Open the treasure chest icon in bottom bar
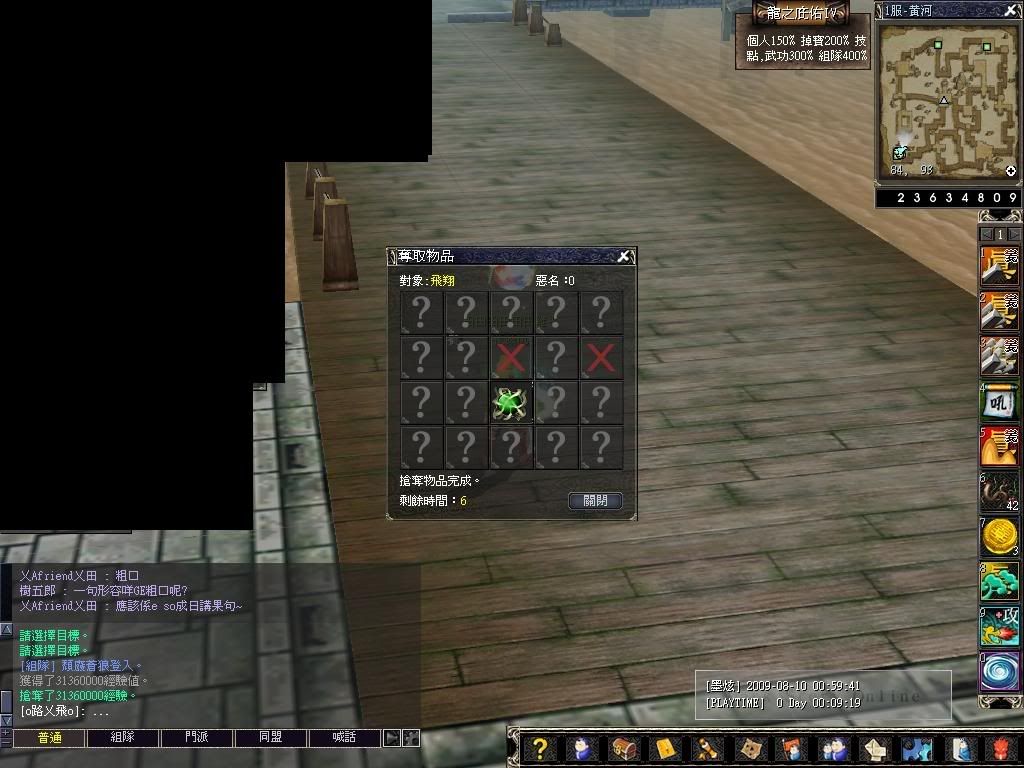Screen dimensions: 1024x768 click(623, 748)
